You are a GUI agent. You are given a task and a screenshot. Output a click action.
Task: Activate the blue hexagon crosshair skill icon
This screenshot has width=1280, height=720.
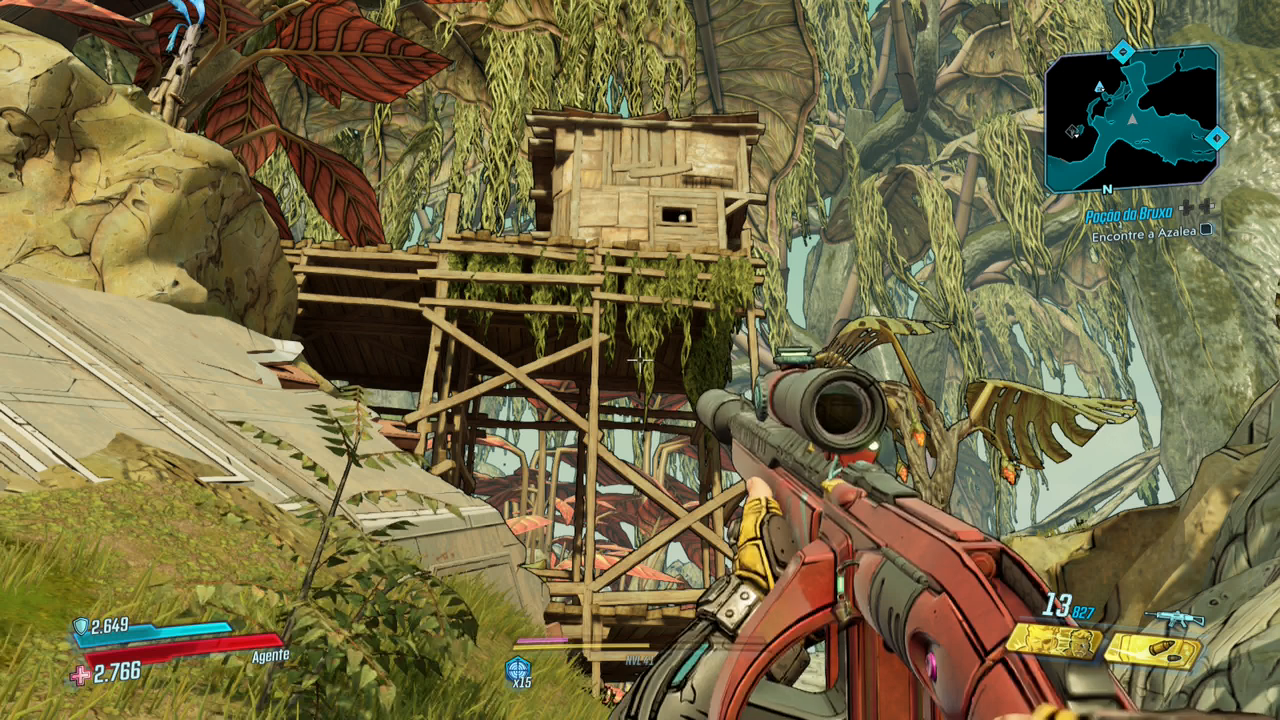point(518,669)
